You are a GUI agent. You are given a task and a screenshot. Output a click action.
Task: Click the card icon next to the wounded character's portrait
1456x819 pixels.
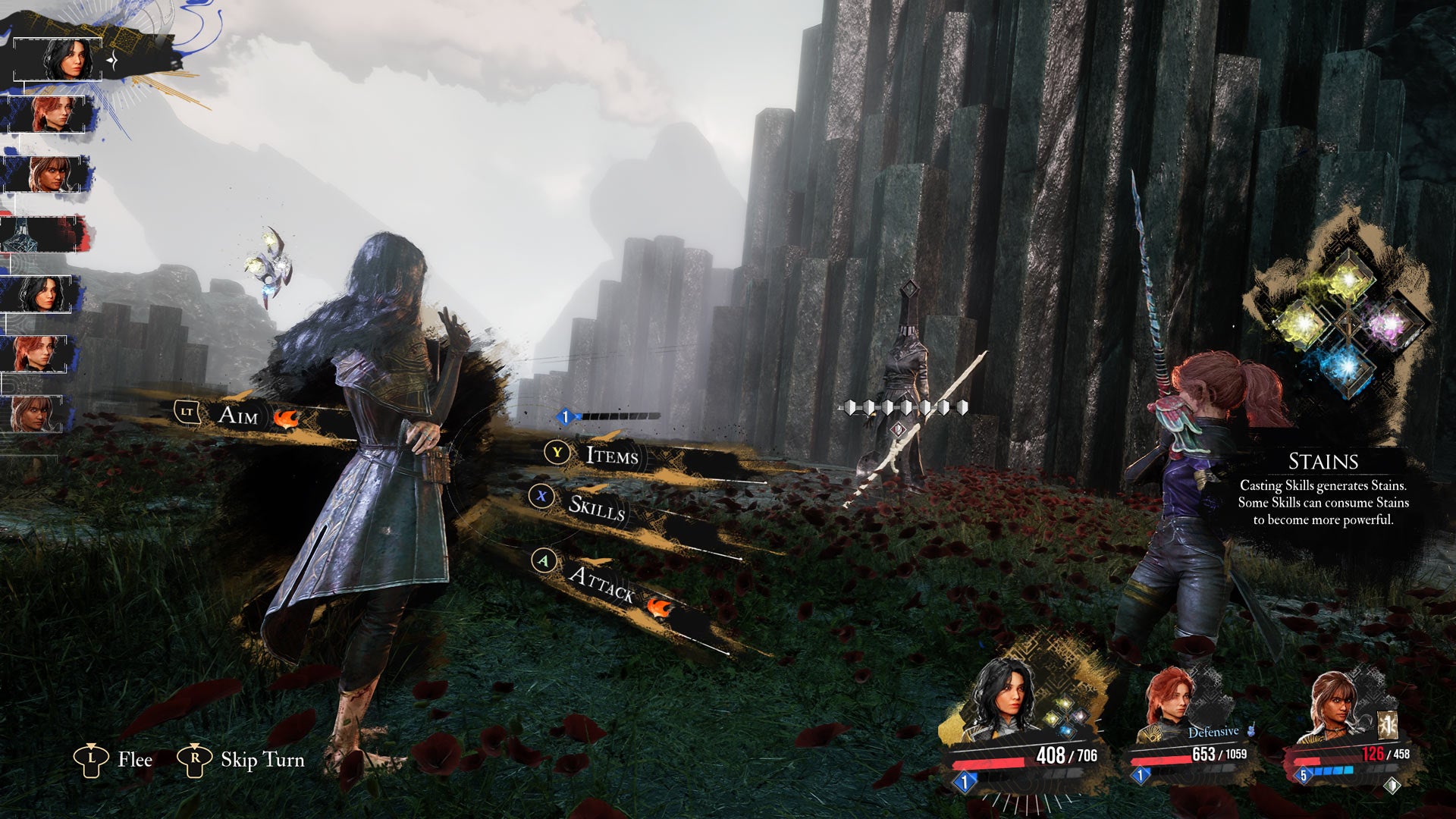[x=1387, y=724]
